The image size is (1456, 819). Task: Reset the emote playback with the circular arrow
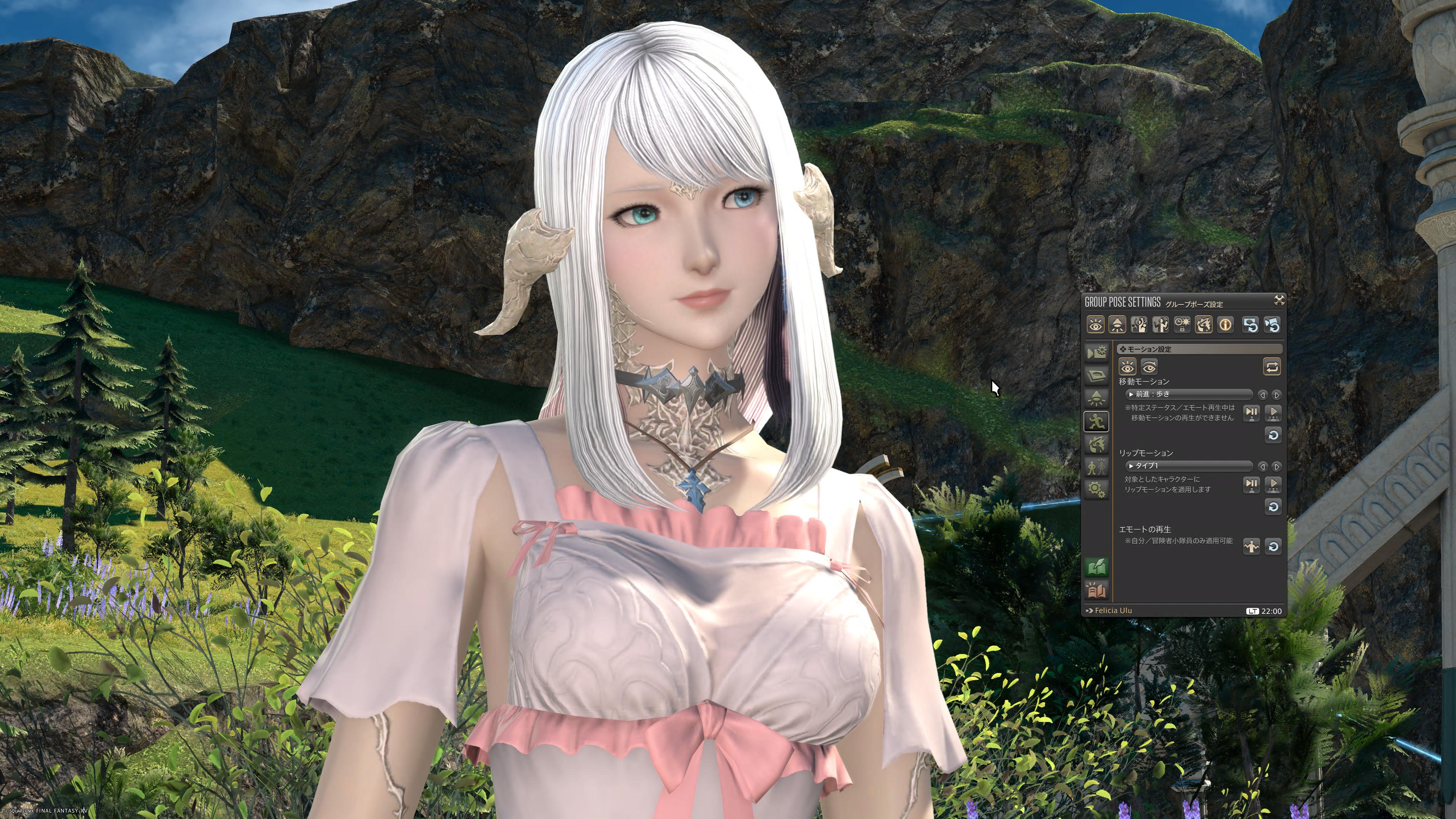[1273, 546]
